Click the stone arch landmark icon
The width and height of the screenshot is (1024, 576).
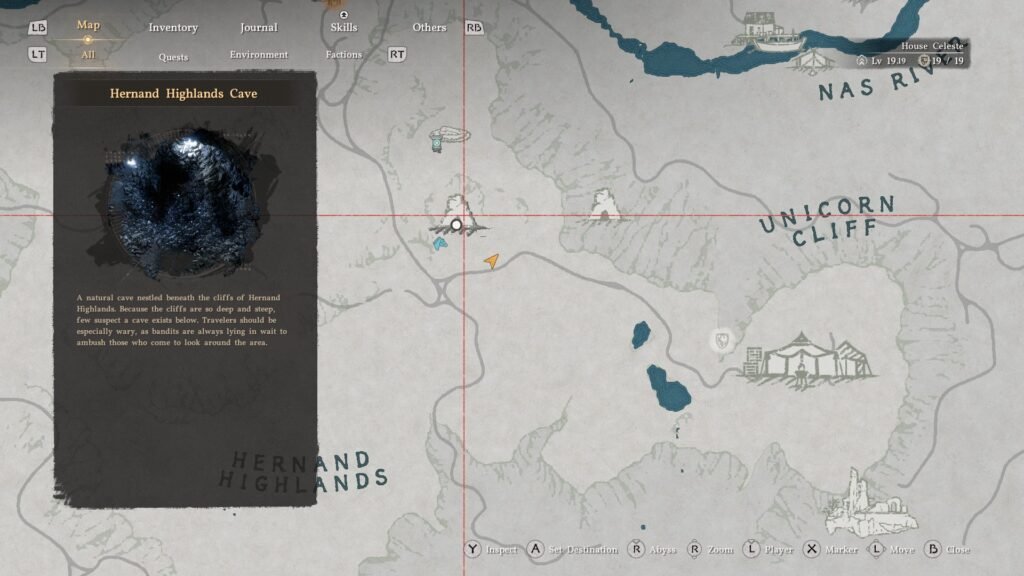click(x=603, y=206)
